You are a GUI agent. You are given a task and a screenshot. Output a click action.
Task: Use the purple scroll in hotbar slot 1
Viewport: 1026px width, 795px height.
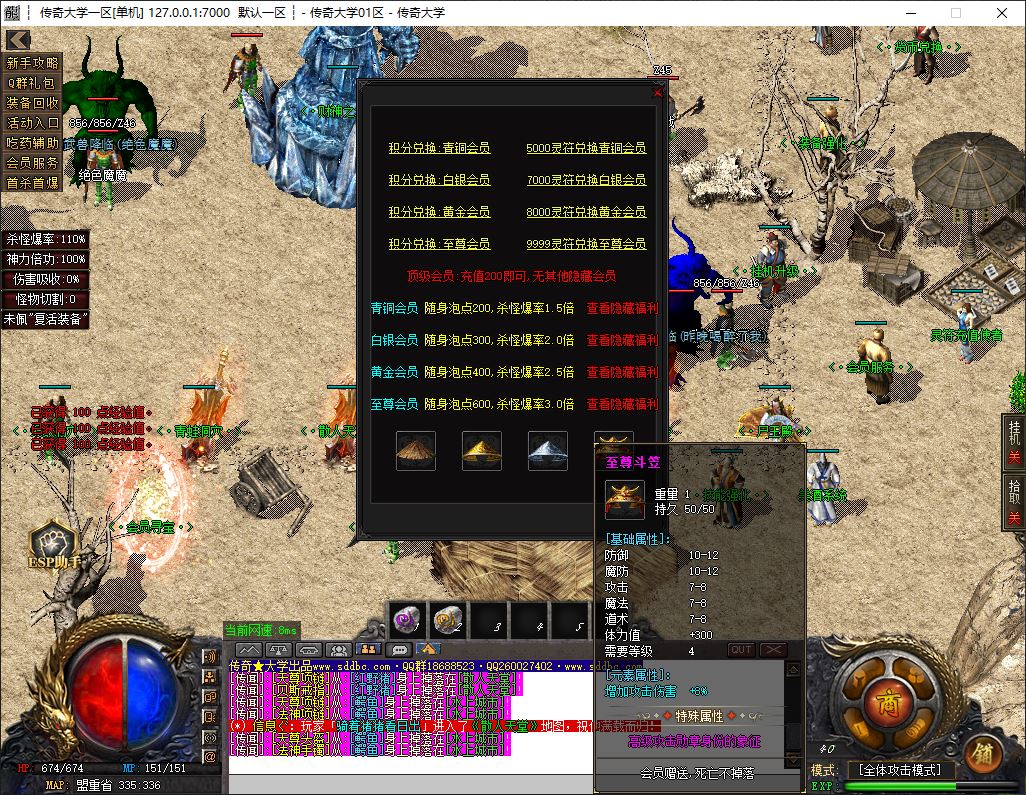click(406, 621)
